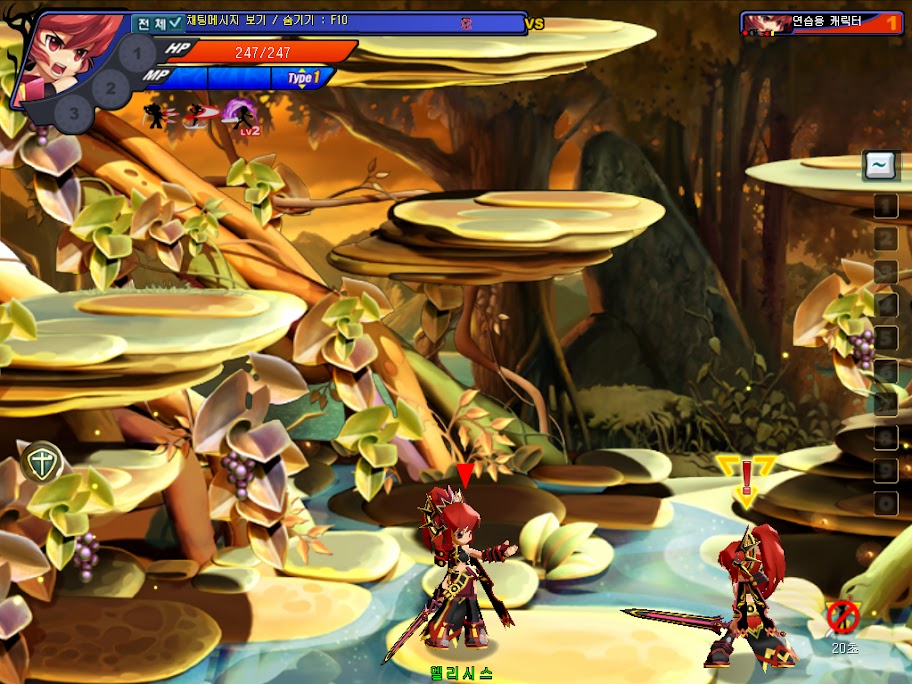The image size is (912, 684).
Task: Choose the circle numbered 3 beside the portrait
Action: pos(73,113)
